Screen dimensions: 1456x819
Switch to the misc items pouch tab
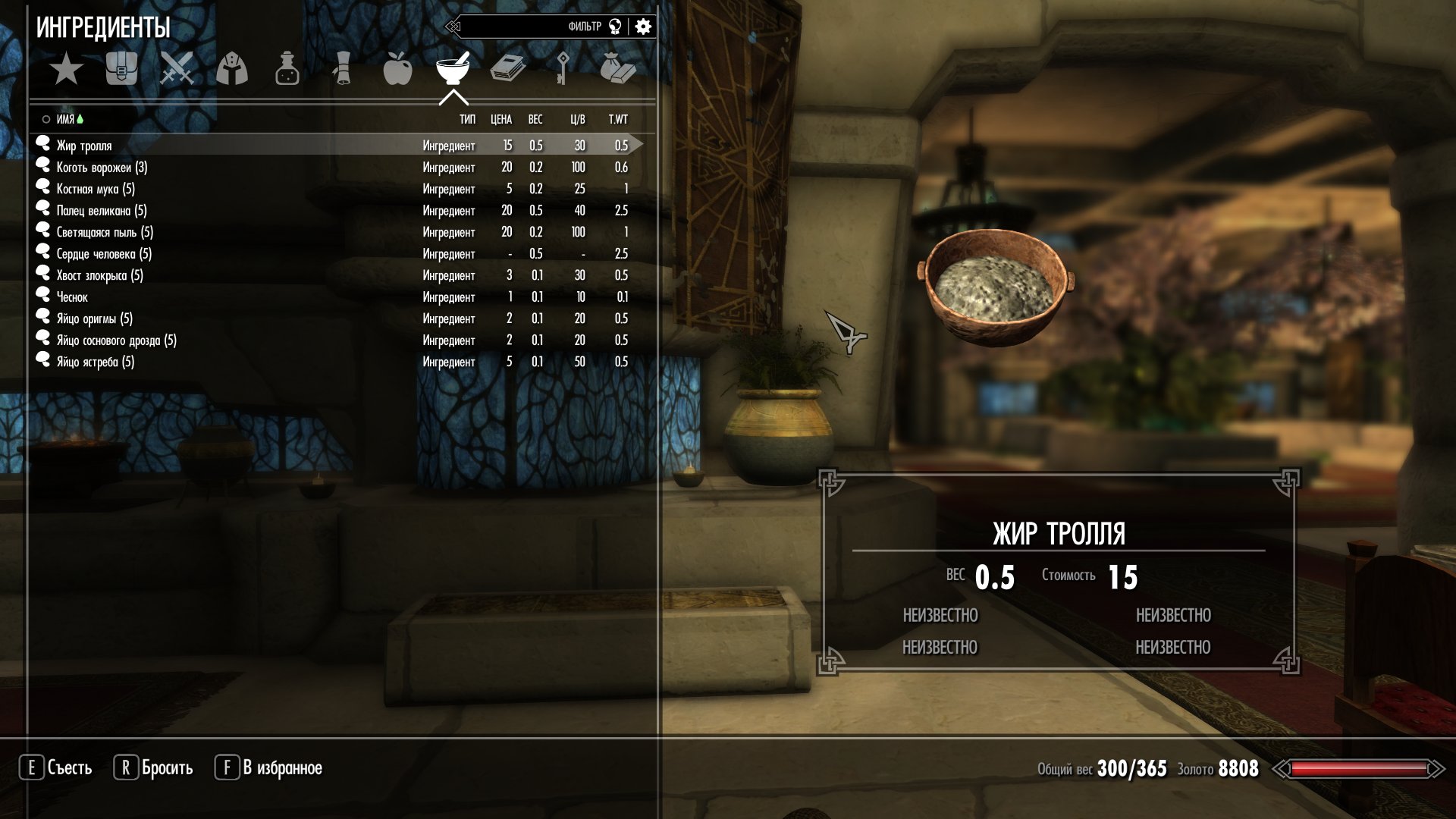click(x=617, y=70)
